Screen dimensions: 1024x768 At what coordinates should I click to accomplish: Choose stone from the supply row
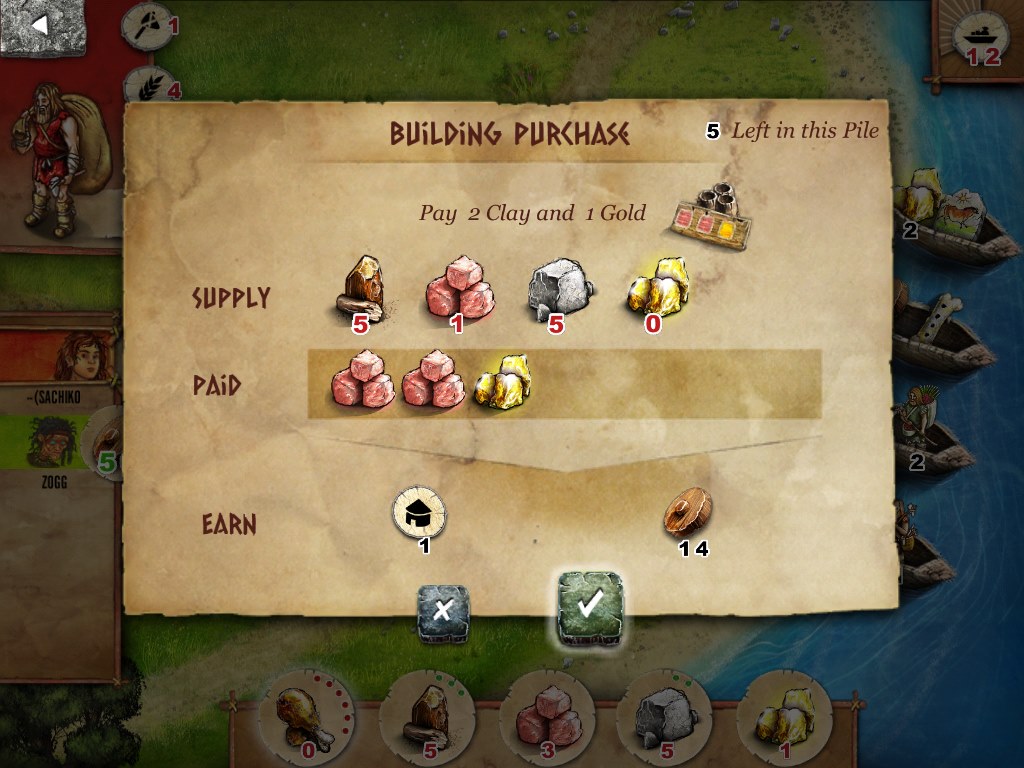(558, 287)
